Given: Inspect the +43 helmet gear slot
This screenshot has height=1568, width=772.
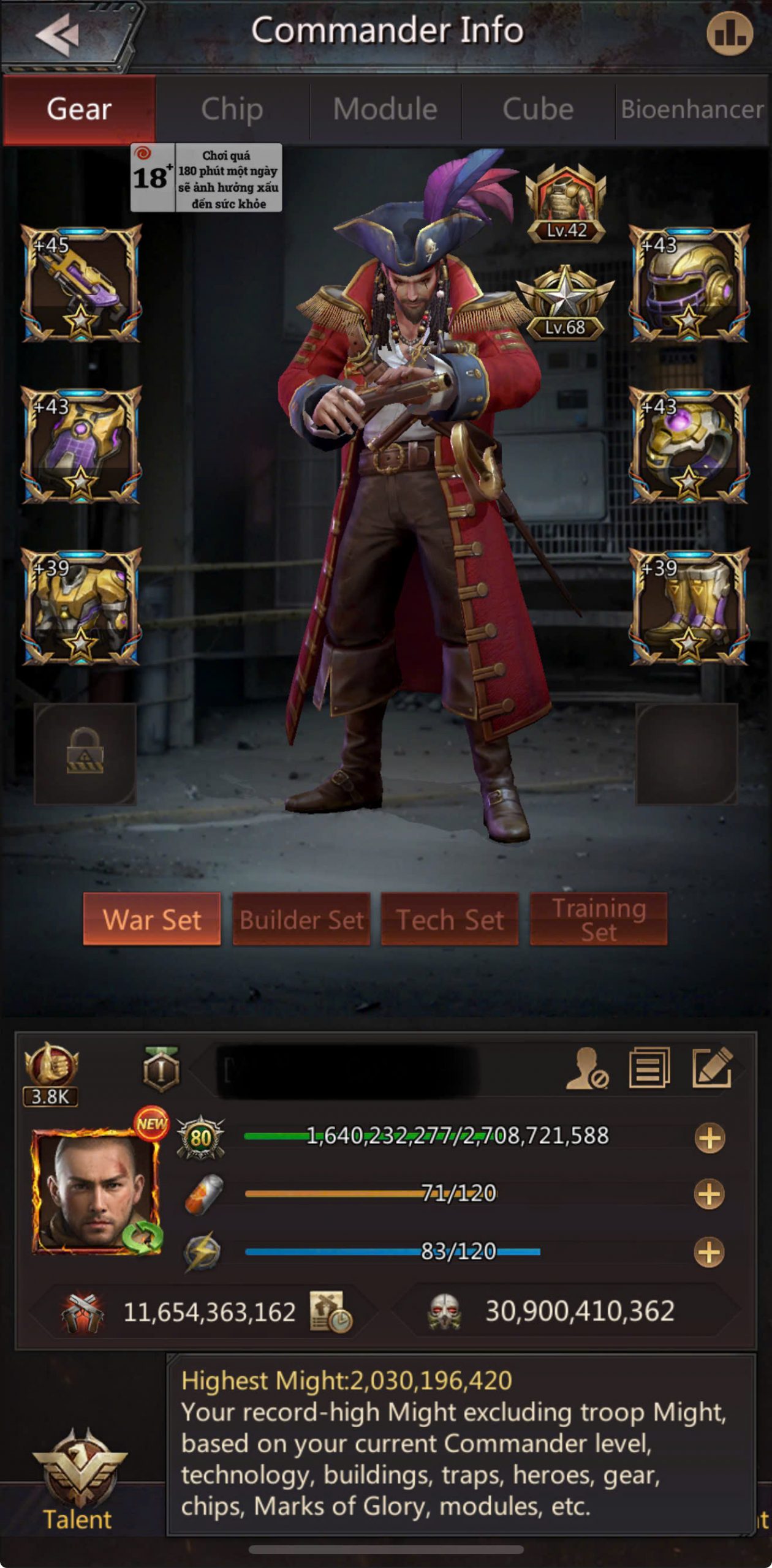Looking at the screenshot, I should [689, 284].
